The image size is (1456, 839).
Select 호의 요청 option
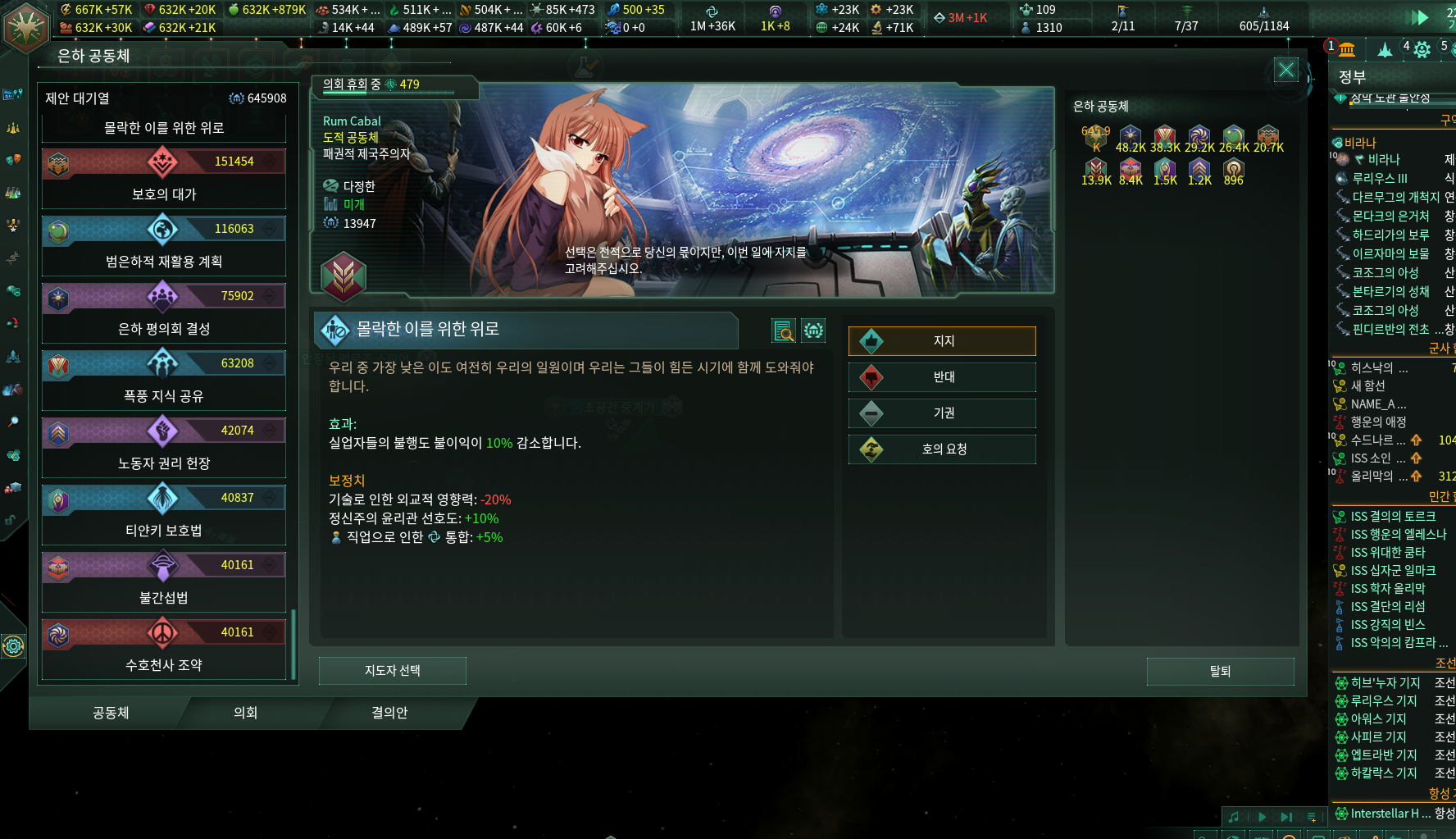click(942, 449)
